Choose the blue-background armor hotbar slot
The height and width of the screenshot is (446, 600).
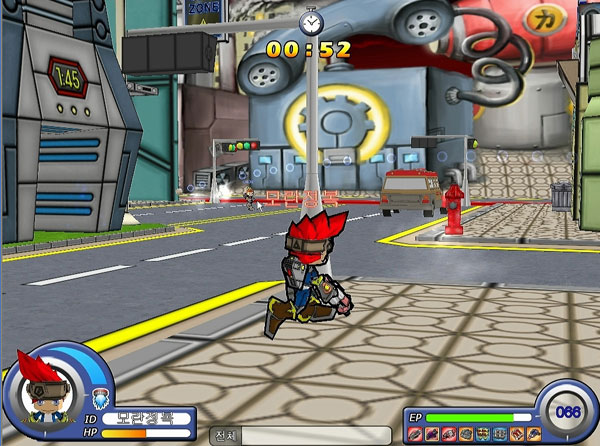(x=499, y=433)
